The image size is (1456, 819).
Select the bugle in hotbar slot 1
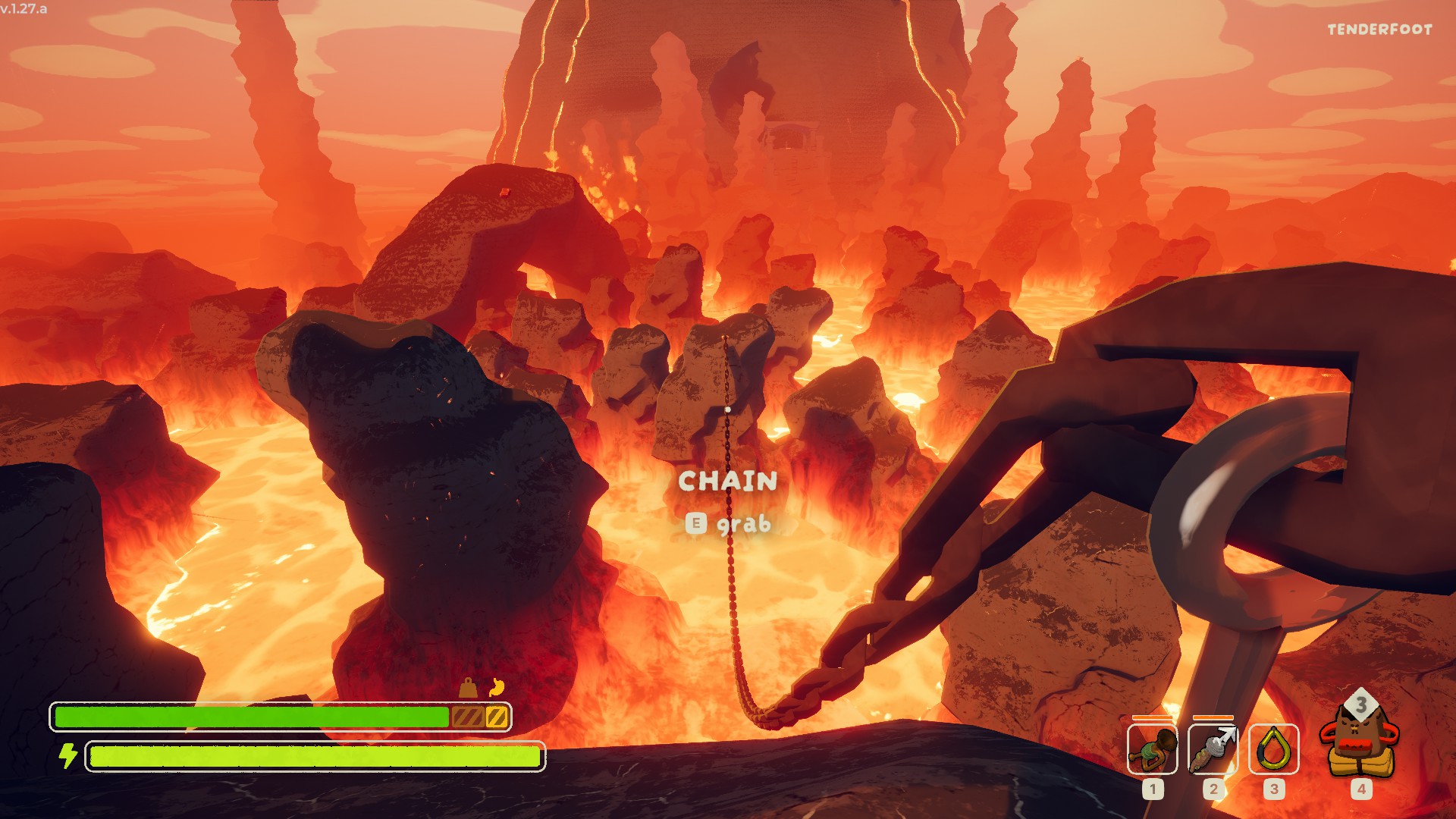(1152, 749)
